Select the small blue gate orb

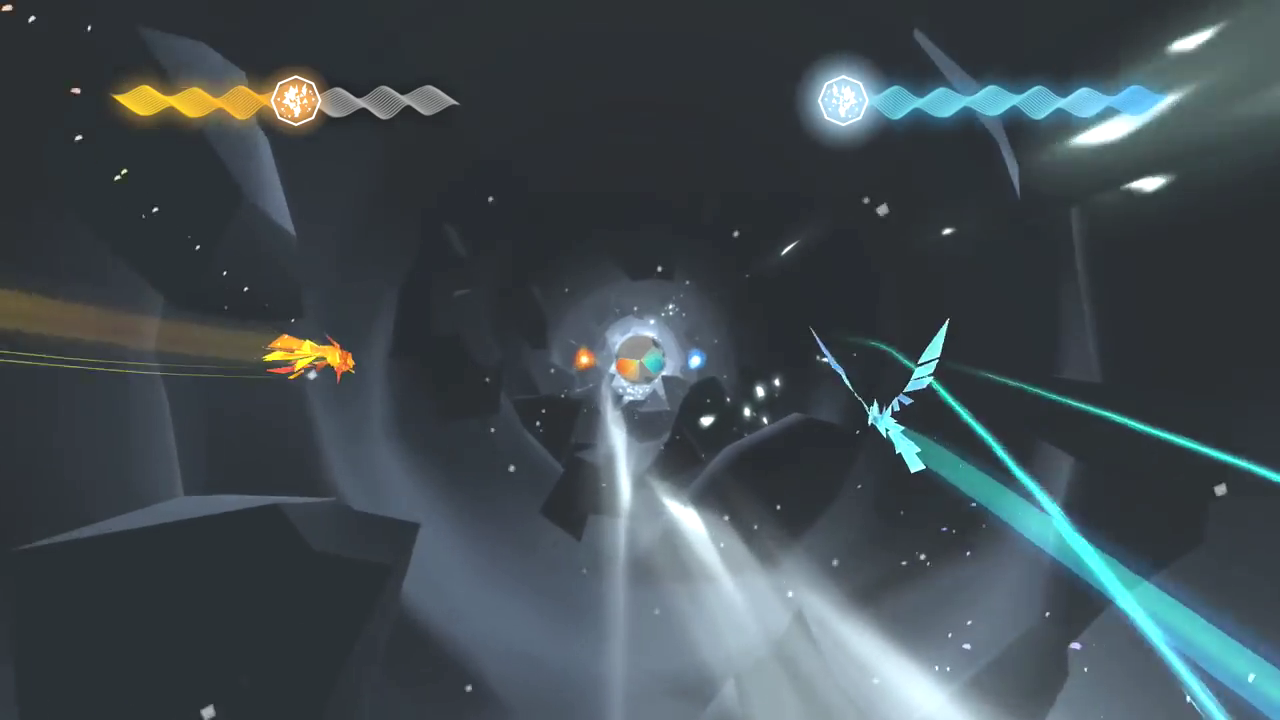tap(695, 361)
